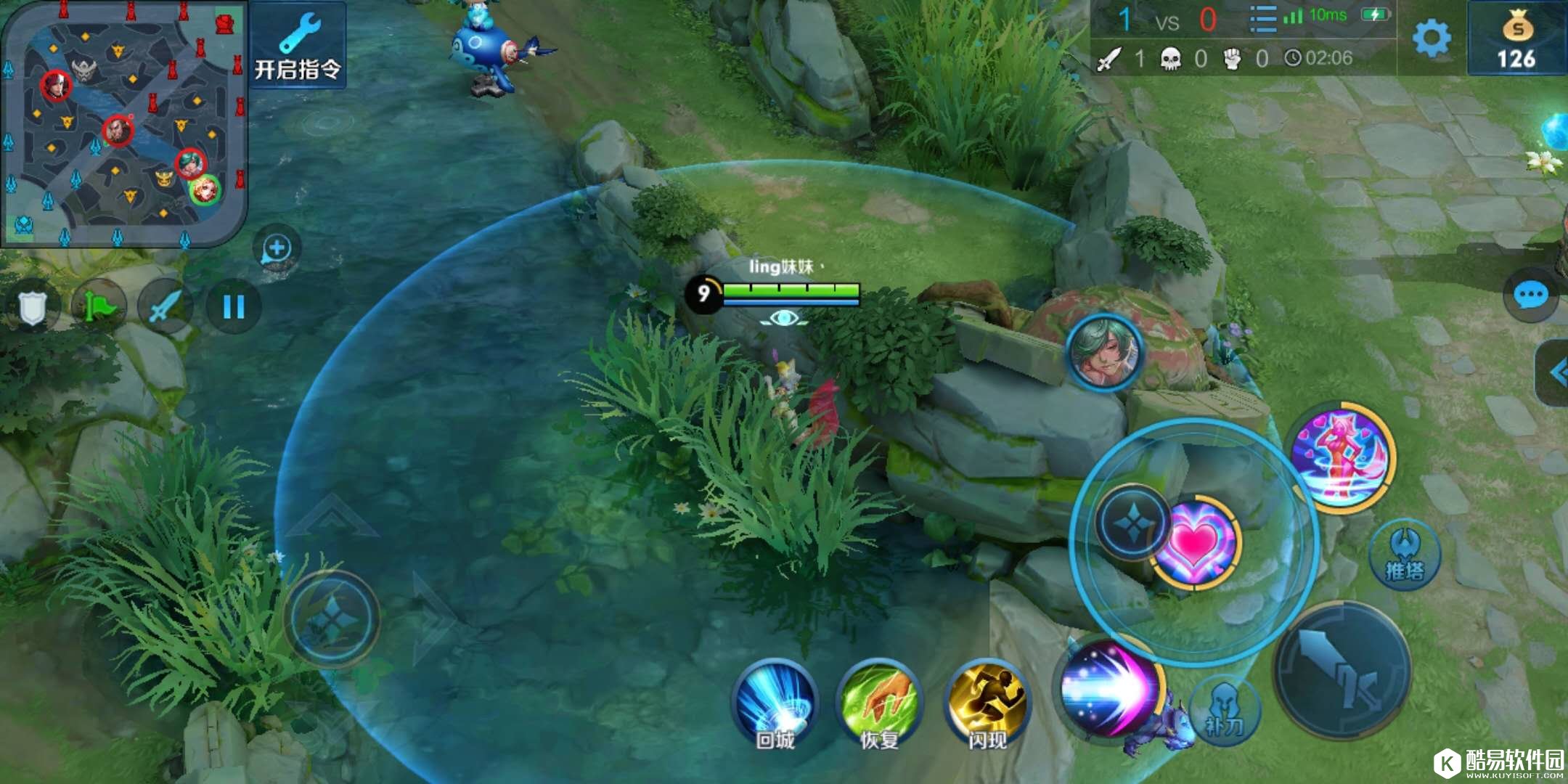Expand the minimap view
1568x784 pixels.
pyautogui.click(x=123, y=123)
